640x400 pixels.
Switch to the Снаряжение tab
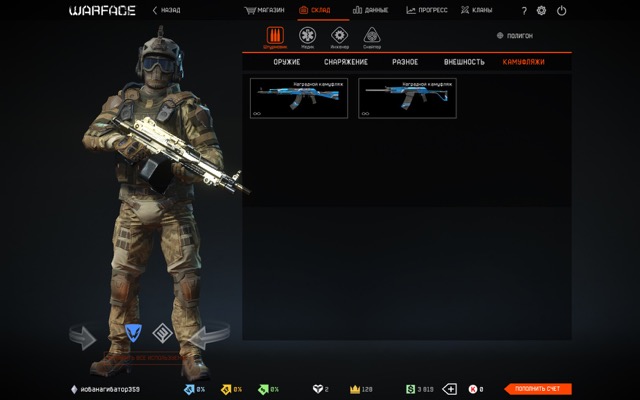pyautogui.click(x=346, y=62)
